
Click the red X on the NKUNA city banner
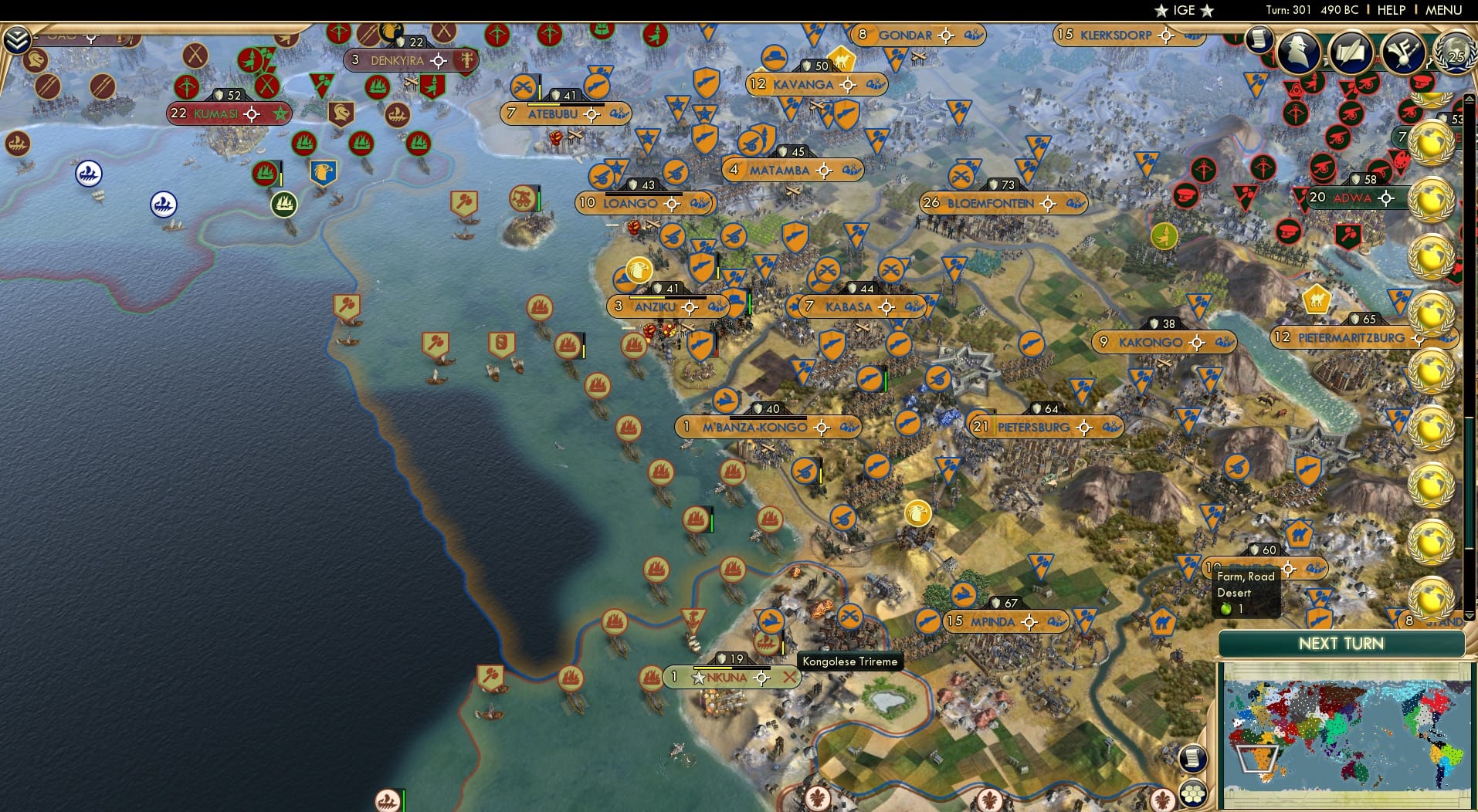789,676
